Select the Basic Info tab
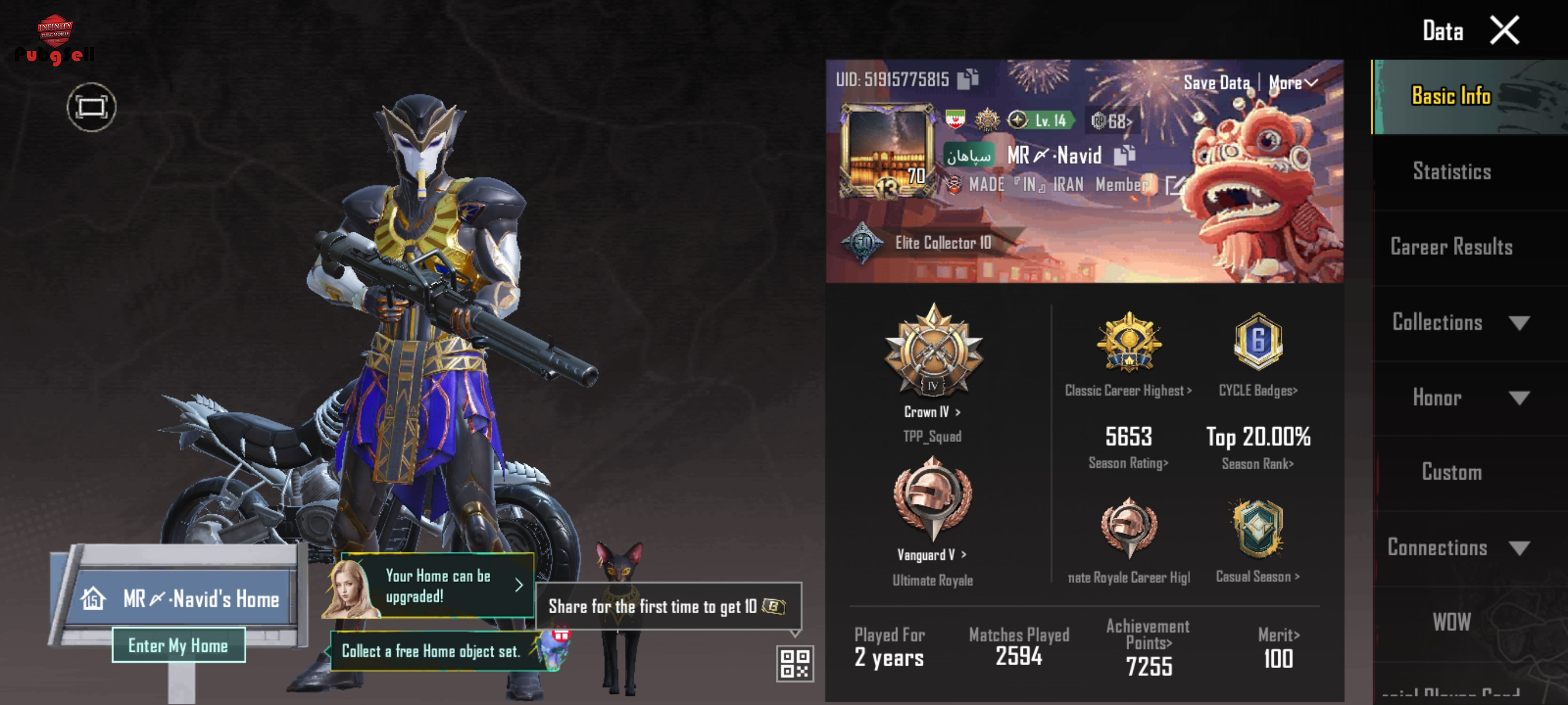Image resolution: width=1568 pixels, height=705 pixels. [1452, 96]
